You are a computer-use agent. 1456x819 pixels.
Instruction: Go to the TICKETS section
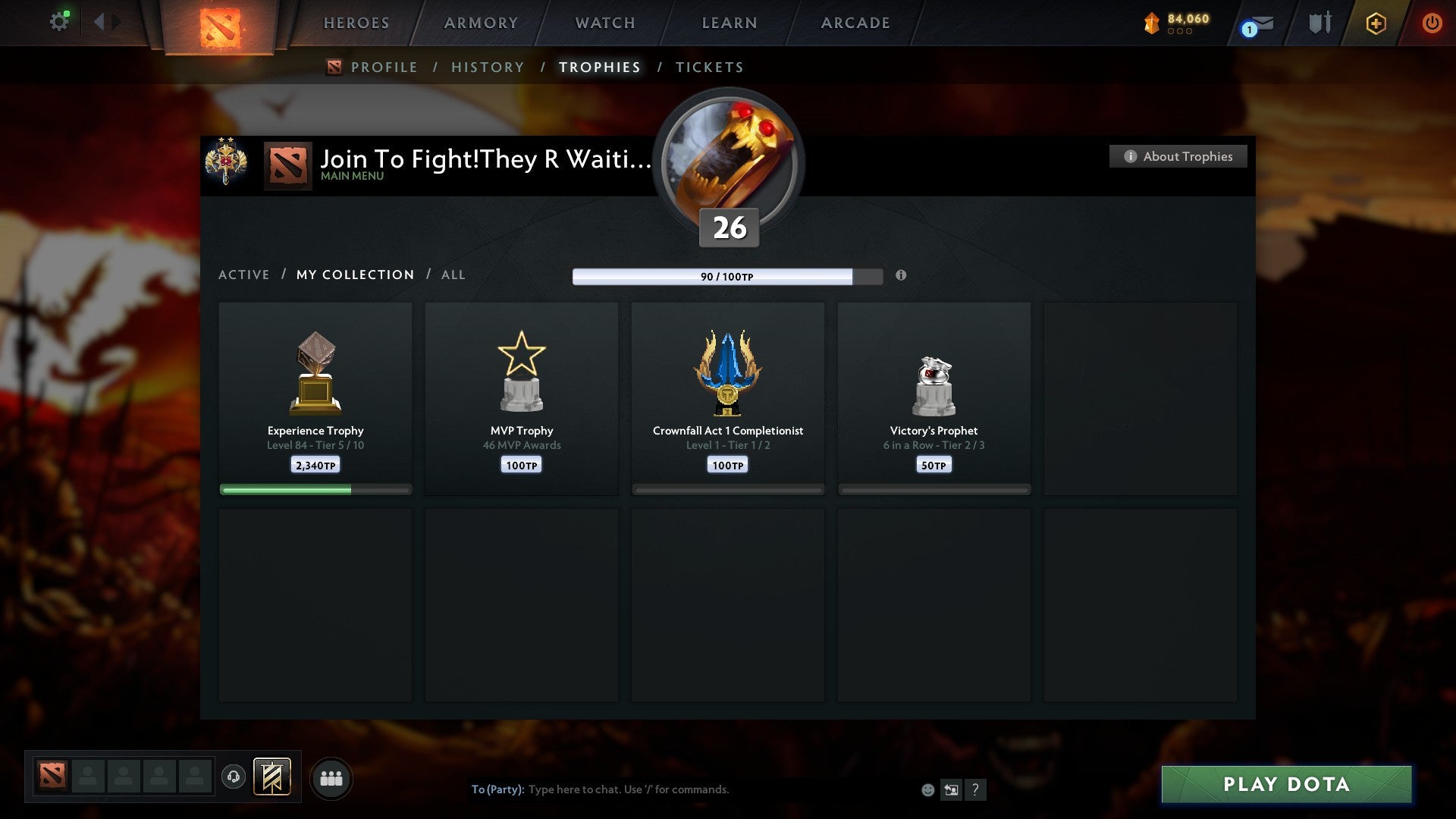(709, 67)
